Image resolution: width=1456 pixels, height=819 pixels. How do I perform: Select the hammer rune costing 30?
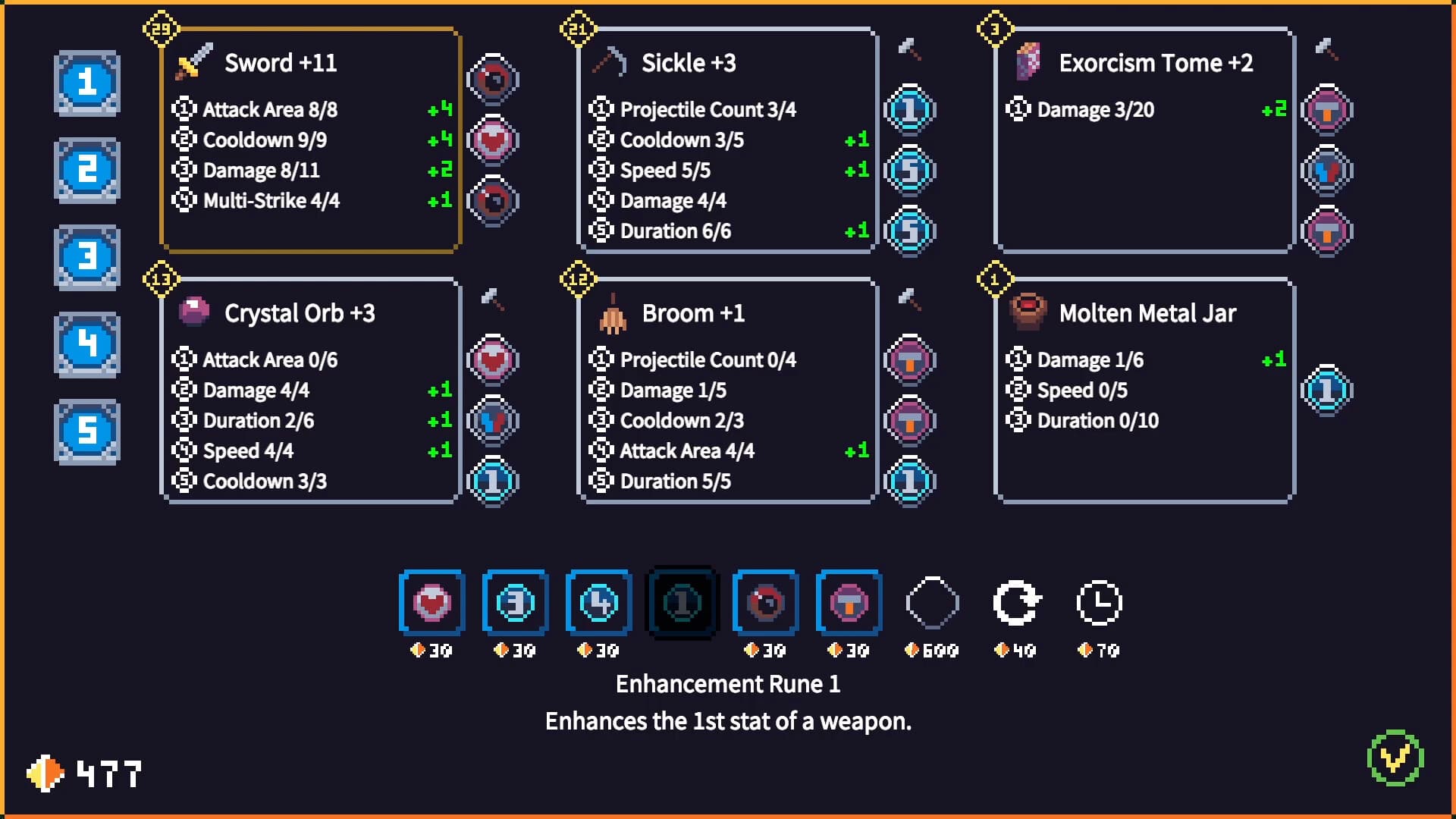848,603
